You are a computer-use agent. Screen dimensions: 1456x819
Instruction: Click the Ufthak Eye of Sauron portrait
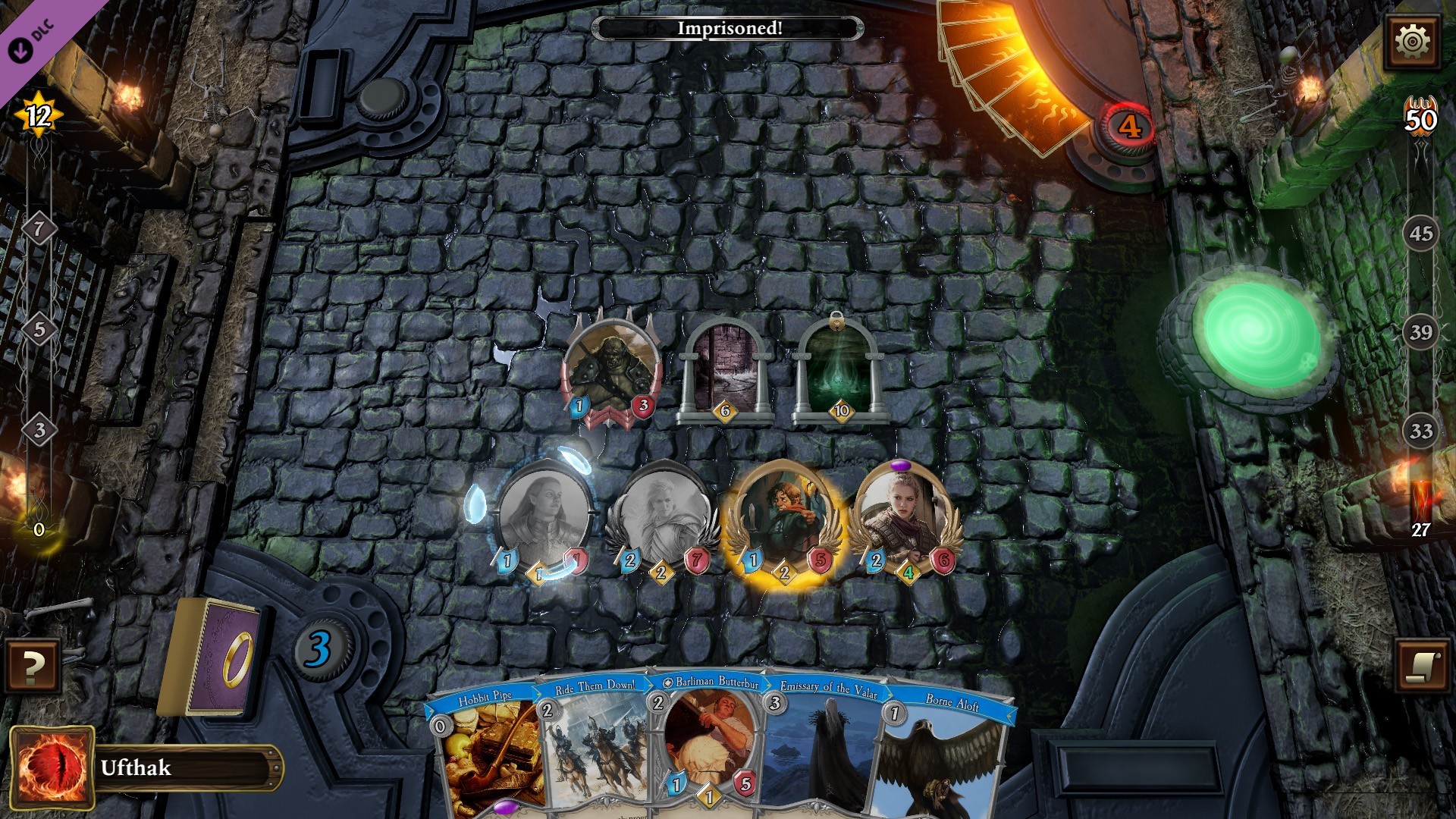tap(52, 767)
